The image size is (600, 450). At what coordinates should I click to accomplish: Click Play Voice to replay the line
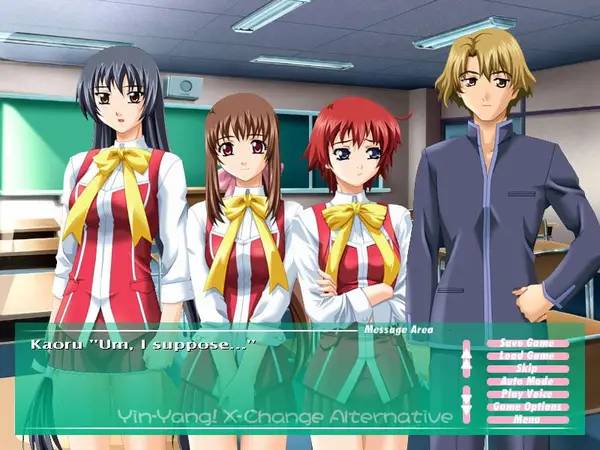[526, 394]
